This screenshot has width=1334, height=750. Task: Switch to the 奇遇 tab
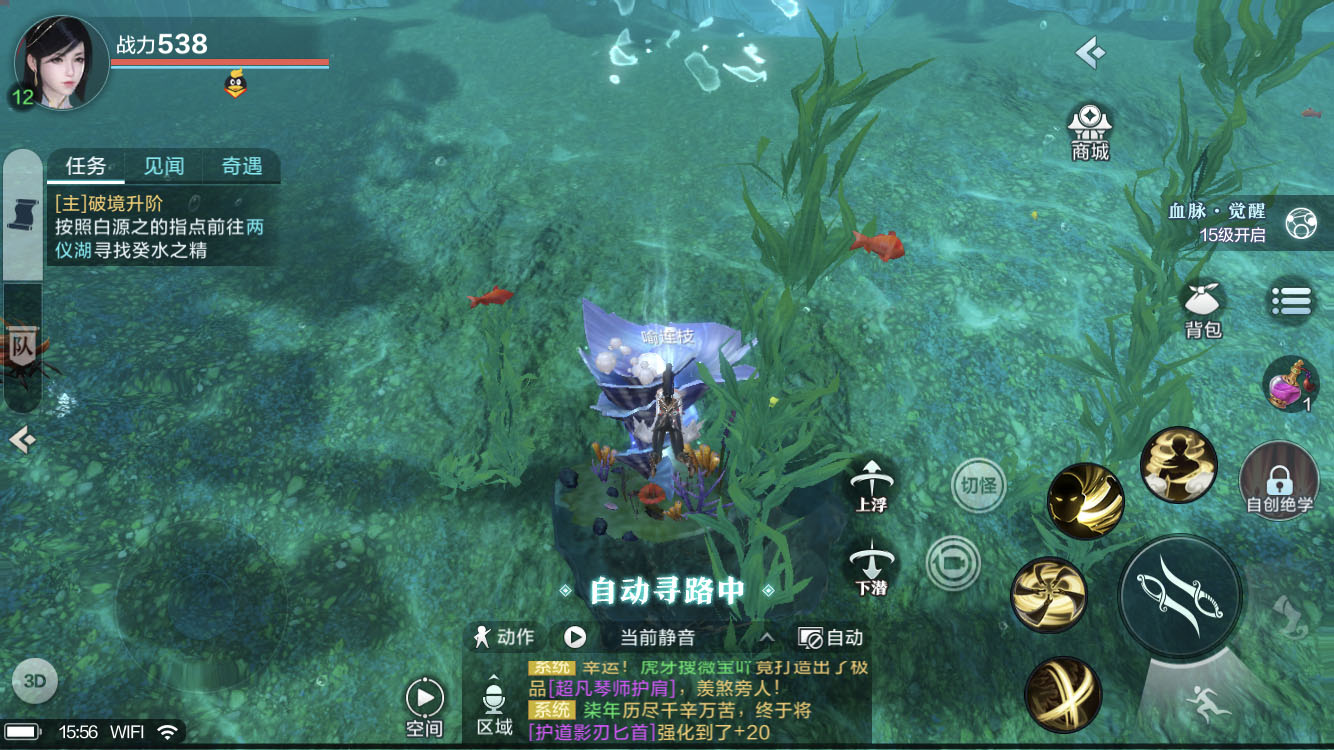pos(241,166)
